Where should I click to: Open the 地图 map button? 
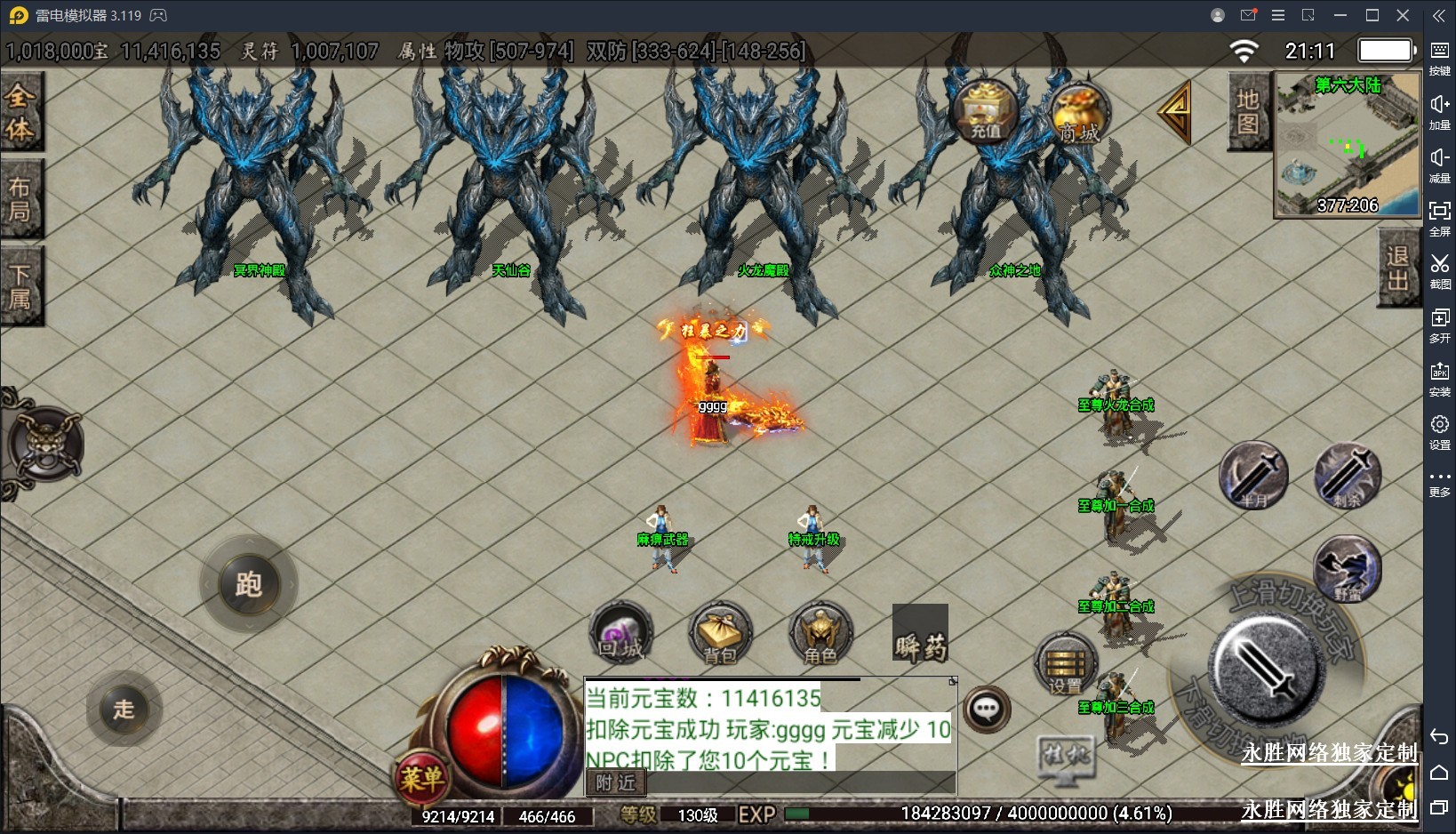1247,112
